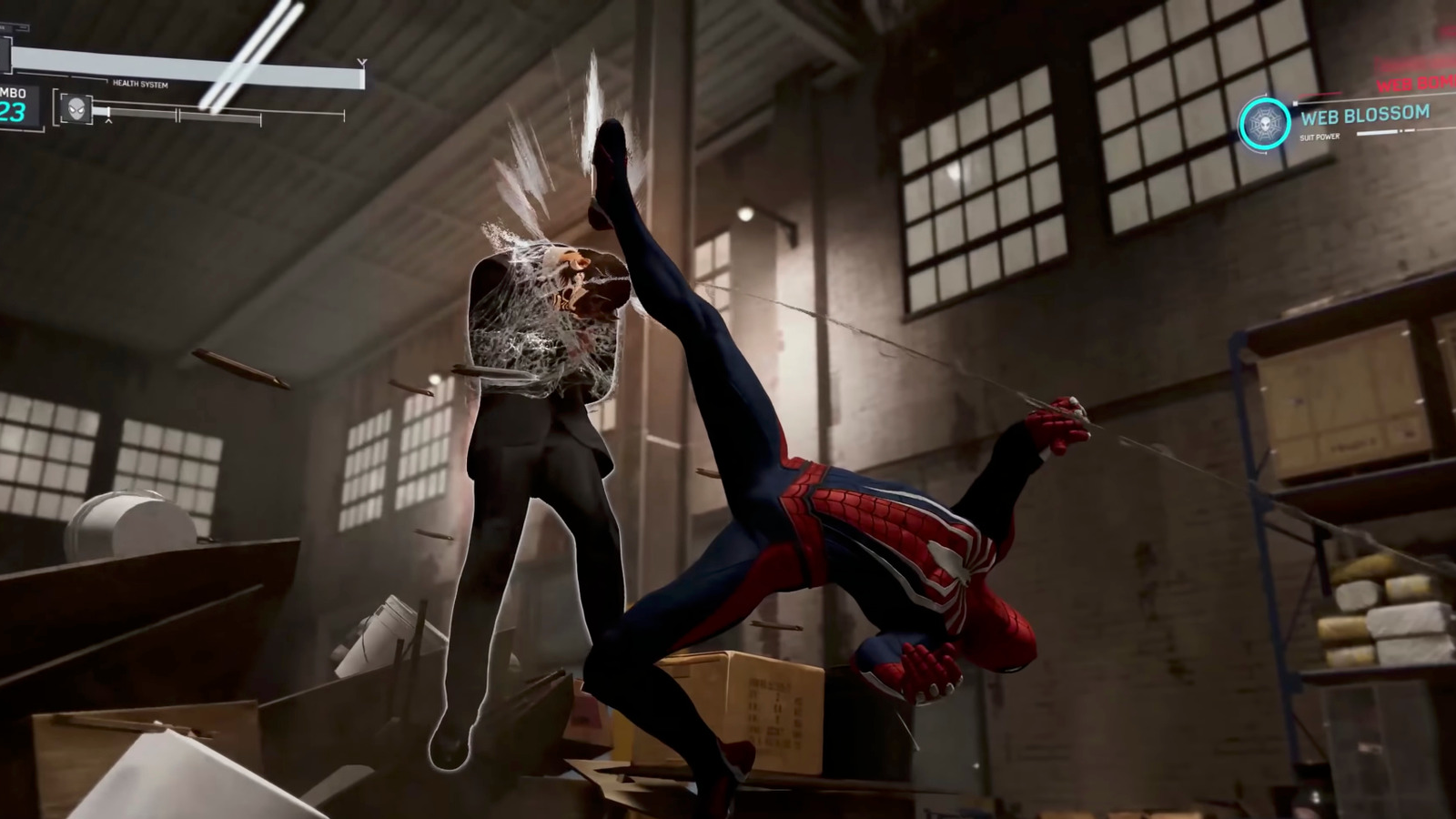Click the health bar segment divider
Viewport: 1456px width, 819px height.
pyautogui.click(x=178, y=115)
